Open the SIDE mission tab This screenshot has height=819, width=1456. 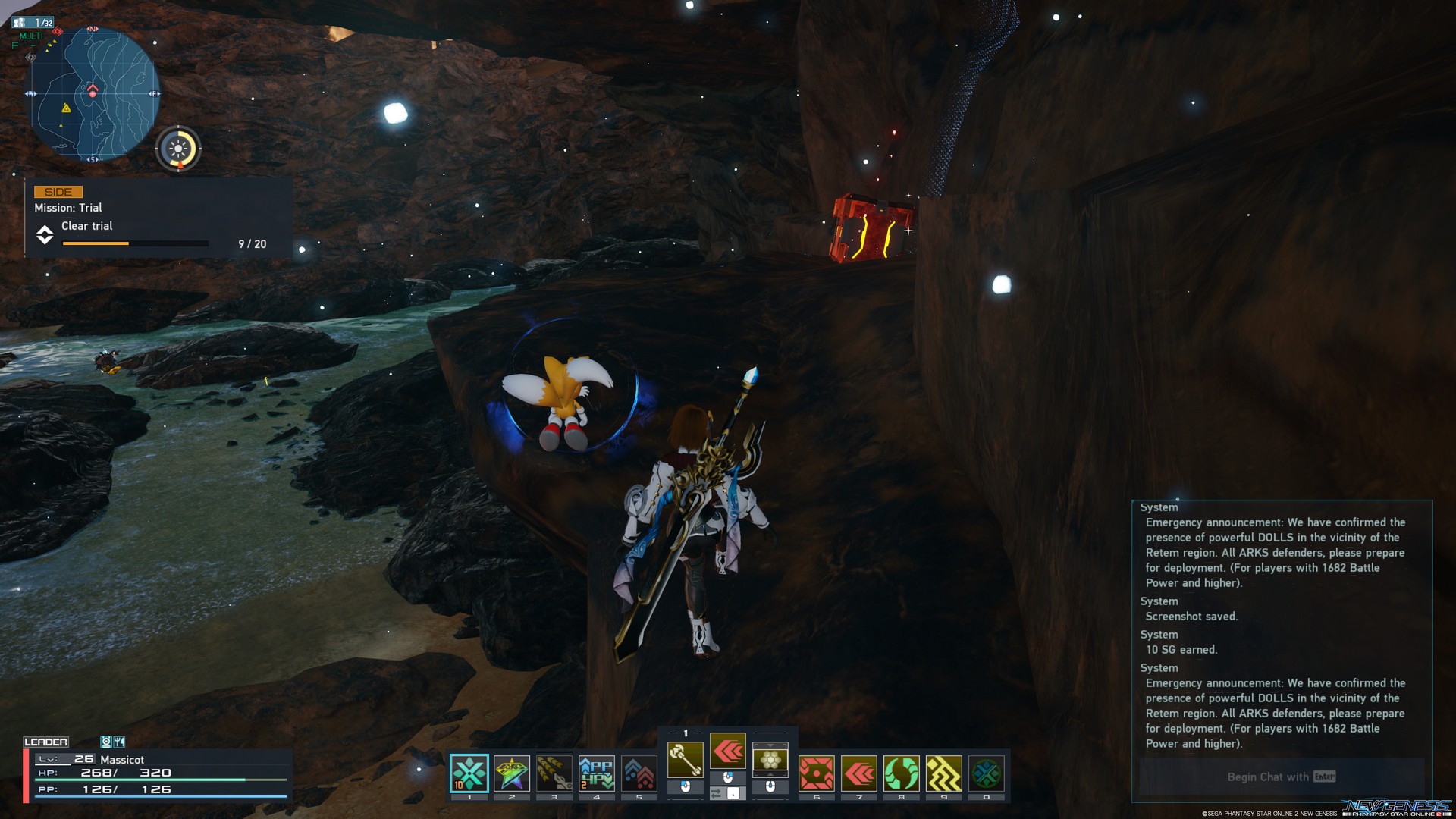point(58,191)
